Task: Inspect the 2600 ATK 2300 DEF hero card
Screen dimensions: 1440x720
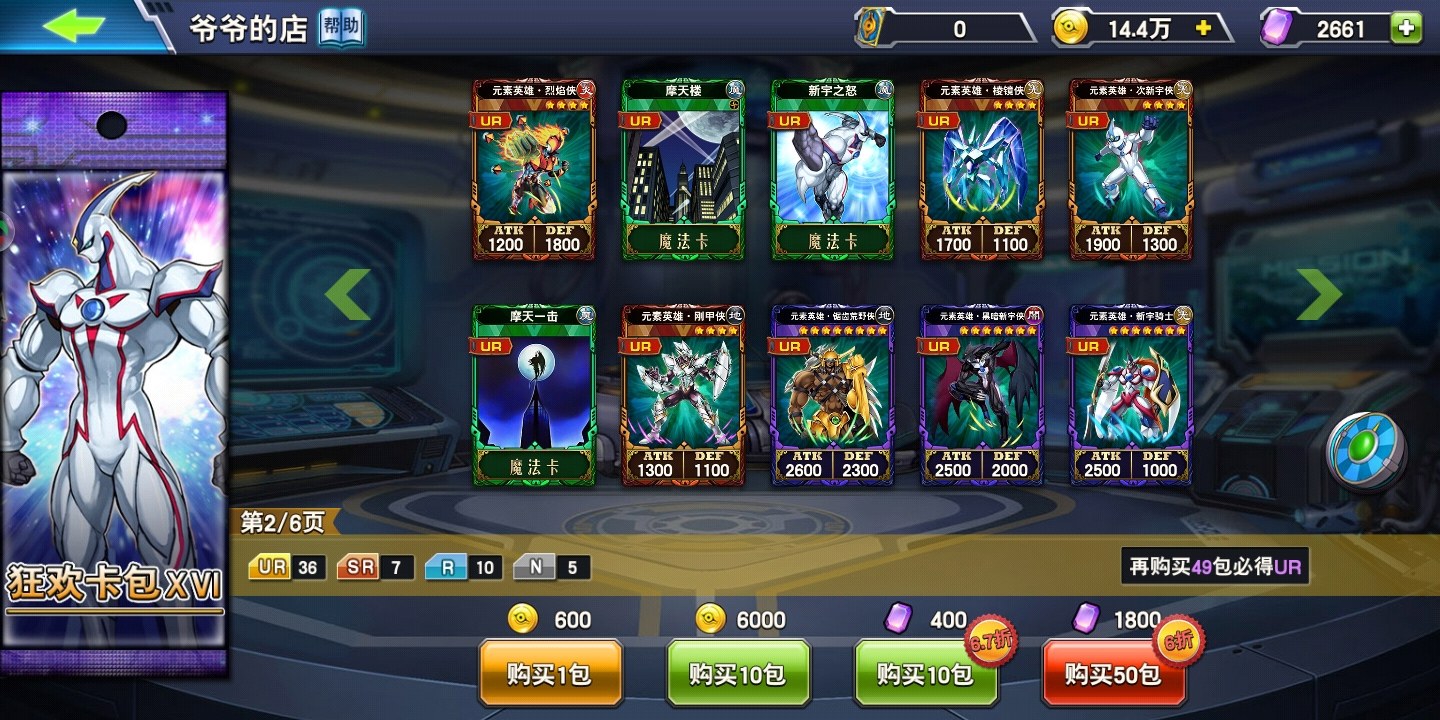Action: click(x=832, y=395)
